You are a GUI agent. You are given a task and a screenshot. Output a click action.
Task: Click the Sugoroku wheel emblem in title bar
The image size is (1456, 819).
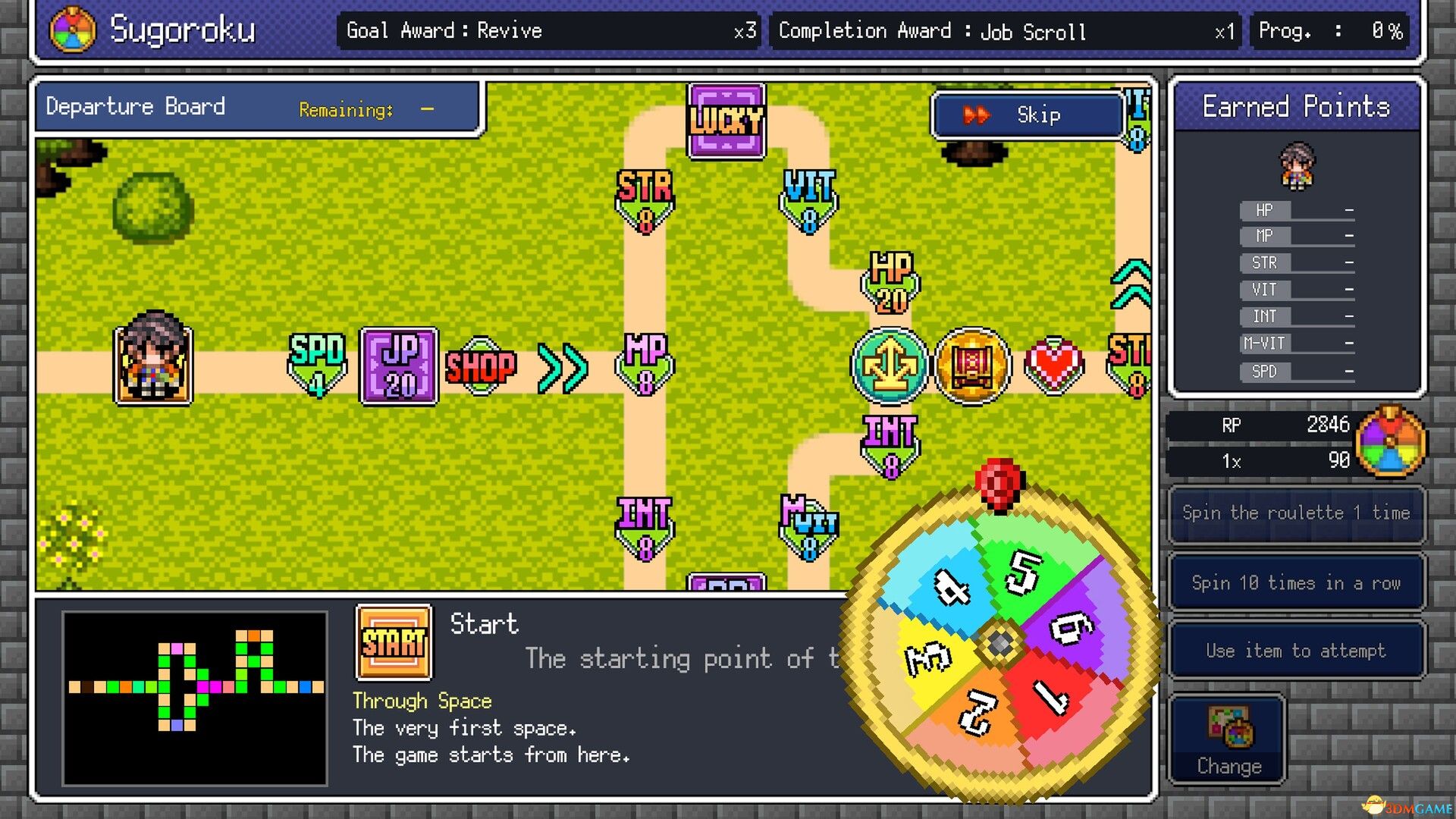(x=73, y=29)
